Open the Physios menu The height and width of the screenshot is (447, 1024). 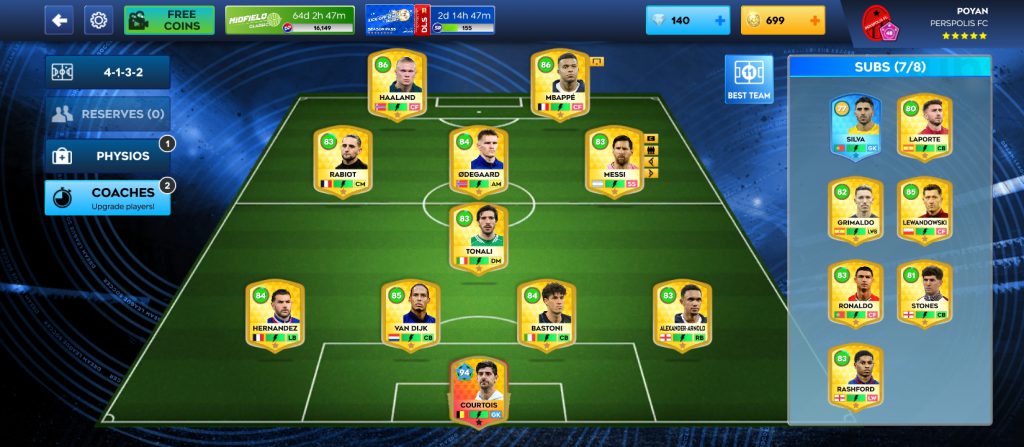[x=107, y=156]
